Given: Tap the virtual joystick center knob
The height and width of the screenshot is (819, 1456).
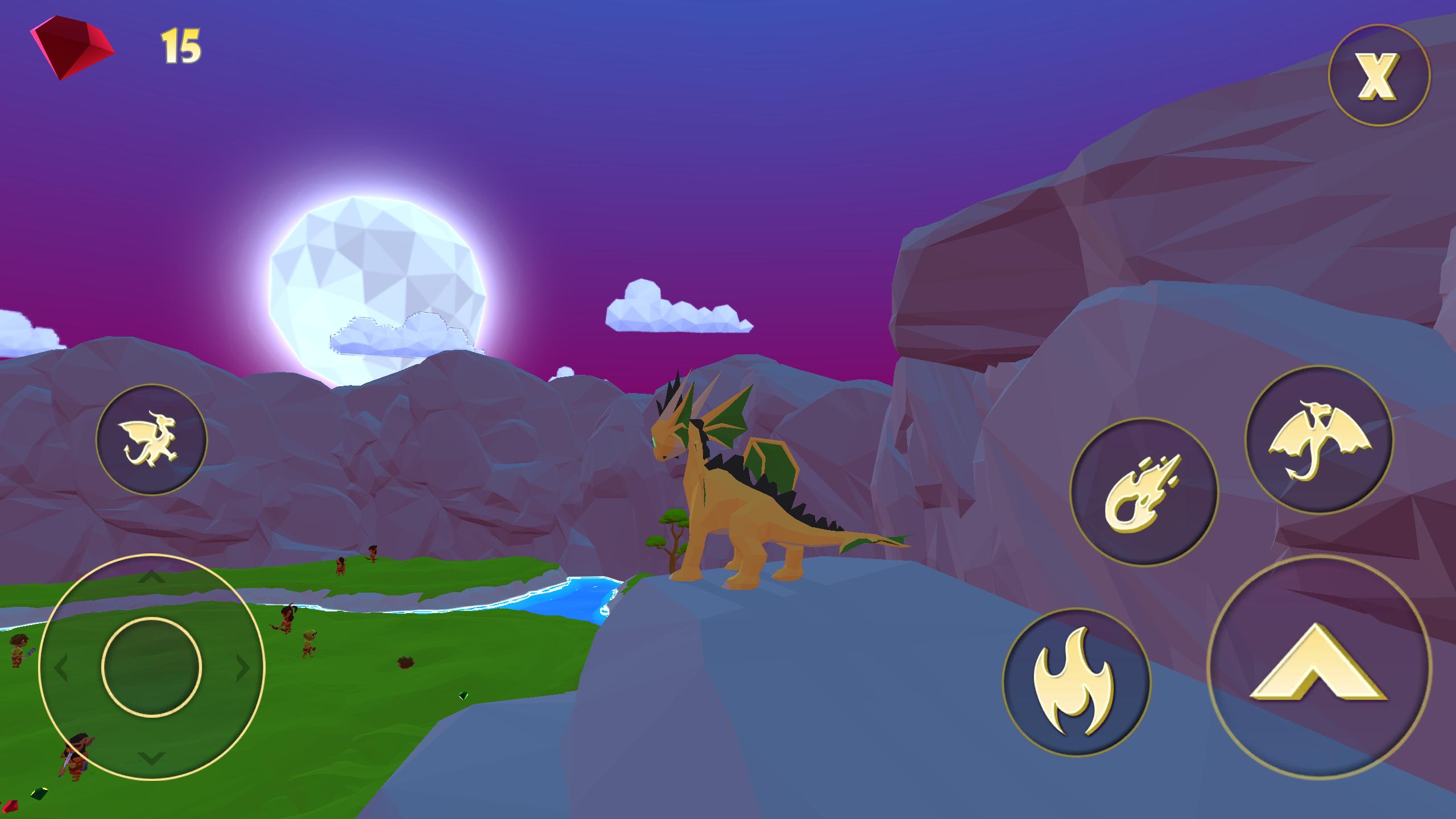Looking at the screenshot, I should coord(151,667).
